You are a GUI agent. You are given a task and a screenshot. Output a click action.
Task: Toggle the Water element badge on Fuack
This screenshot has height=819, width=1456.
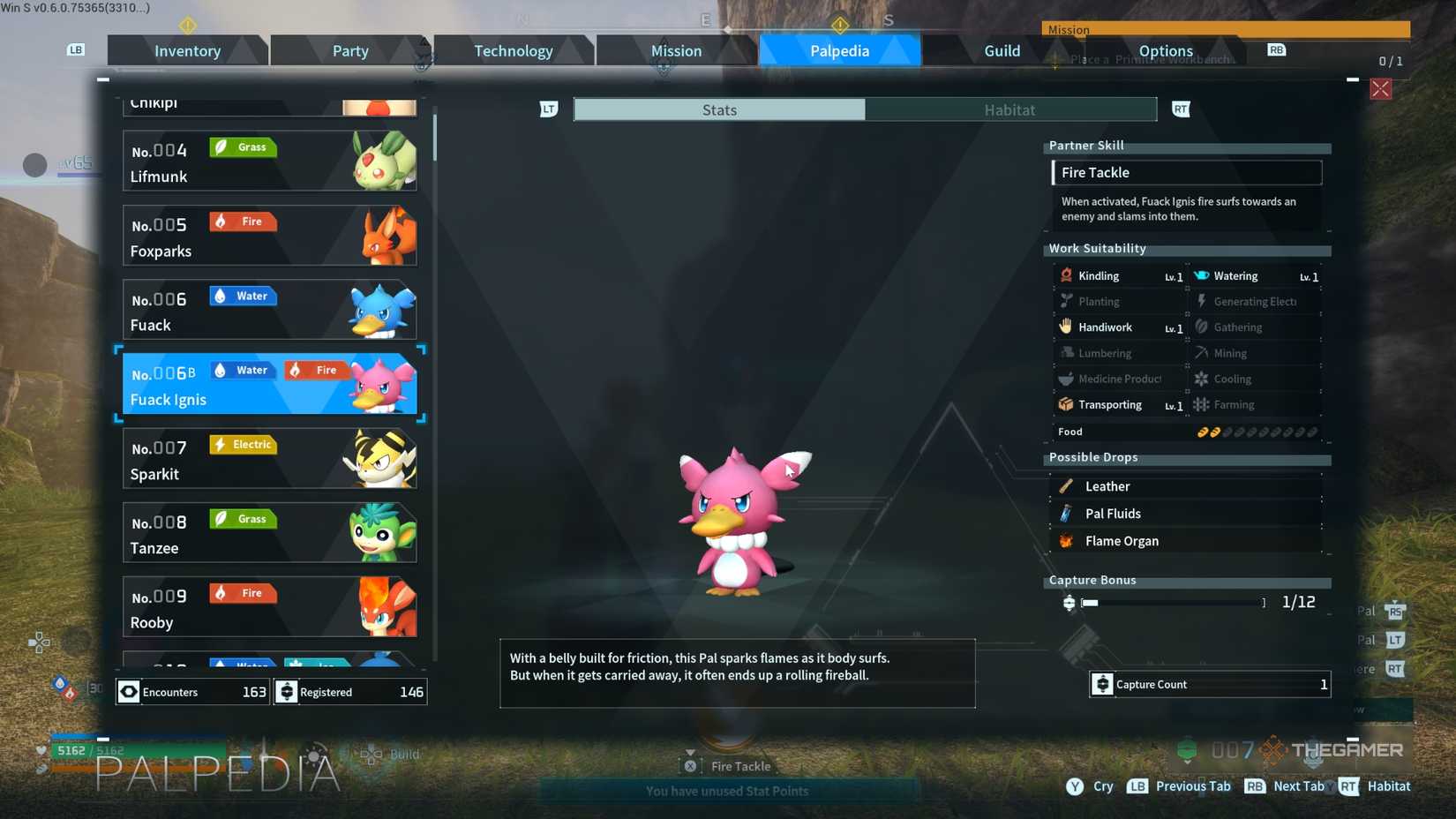242,296
